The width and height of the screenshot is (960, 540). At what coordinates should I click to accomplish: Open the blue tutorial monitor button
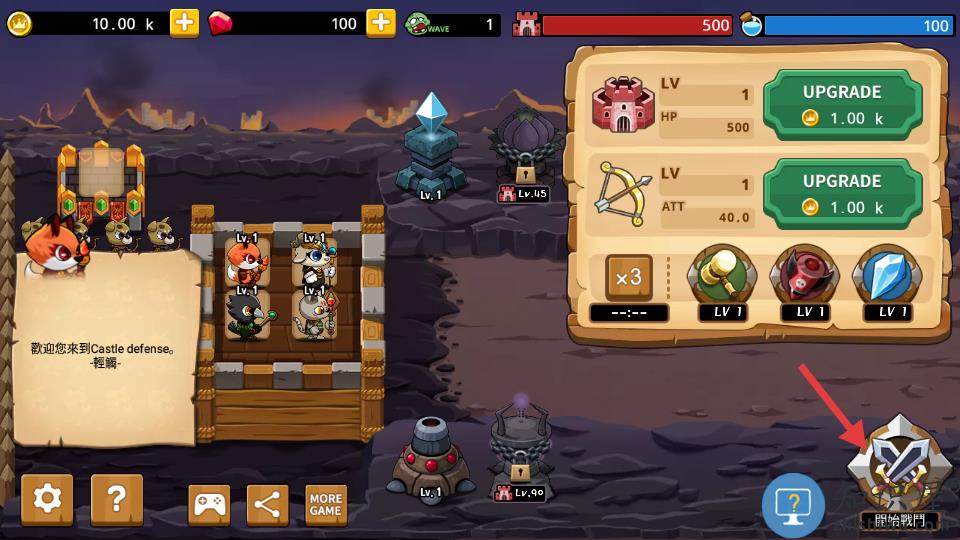click(793, 505)
